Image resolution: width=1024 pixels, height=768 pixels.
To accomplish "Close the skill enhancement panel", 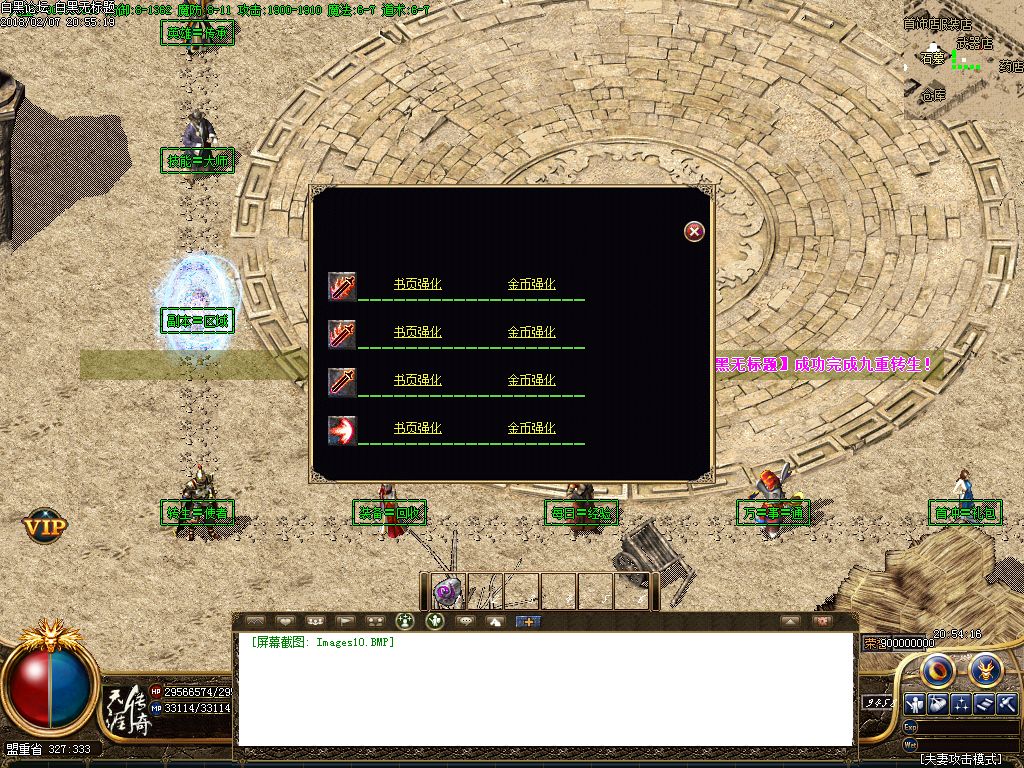I will point(694,232).
